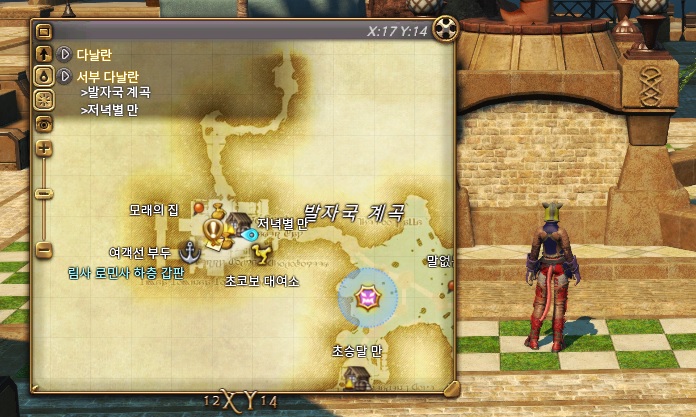Select the 서부 다날란 zone entry
The height and width of the screenshot is (417, 696).
(105, 75)
